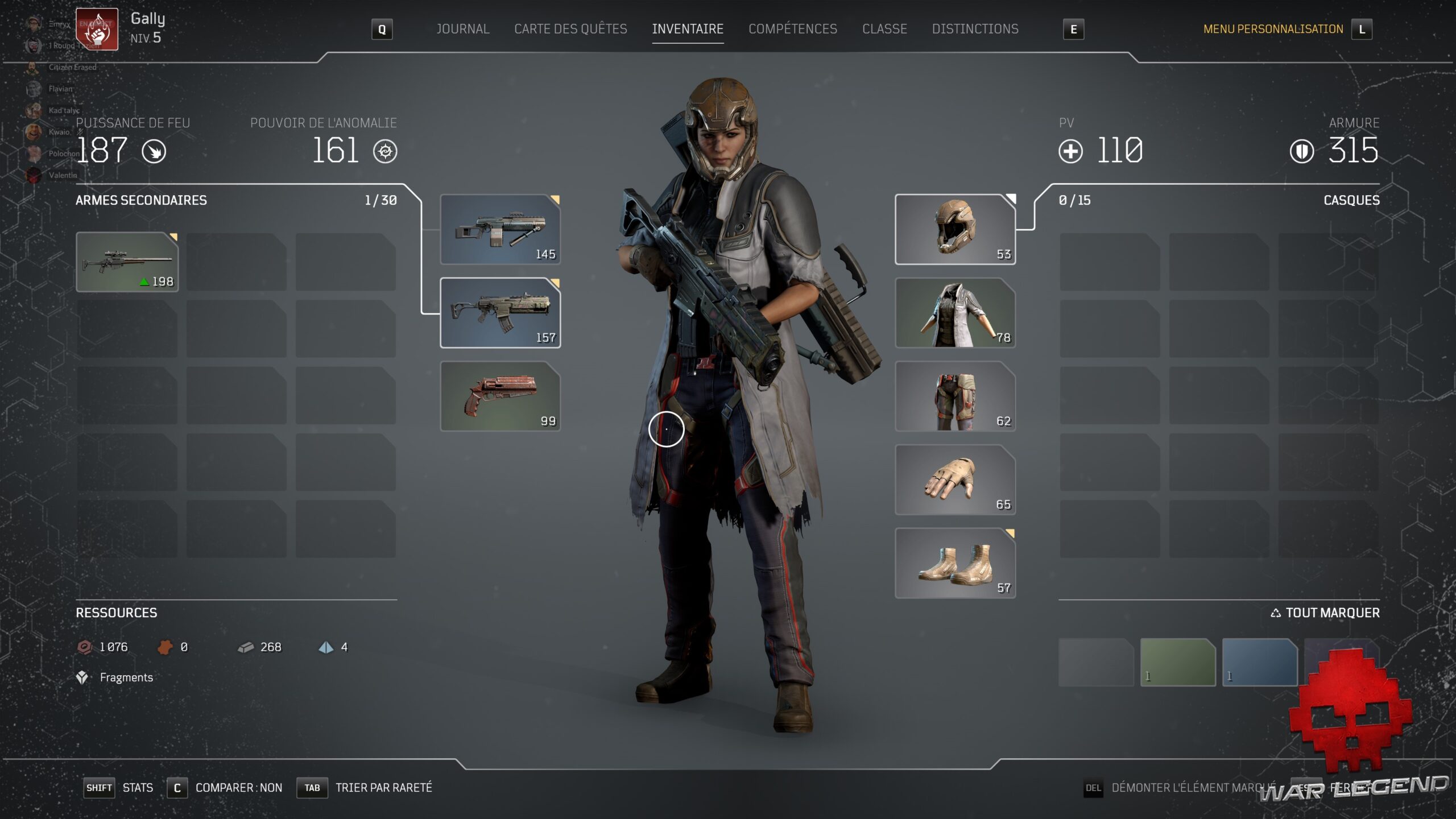Select the sniper rifle with power 198

click(127, 262)
